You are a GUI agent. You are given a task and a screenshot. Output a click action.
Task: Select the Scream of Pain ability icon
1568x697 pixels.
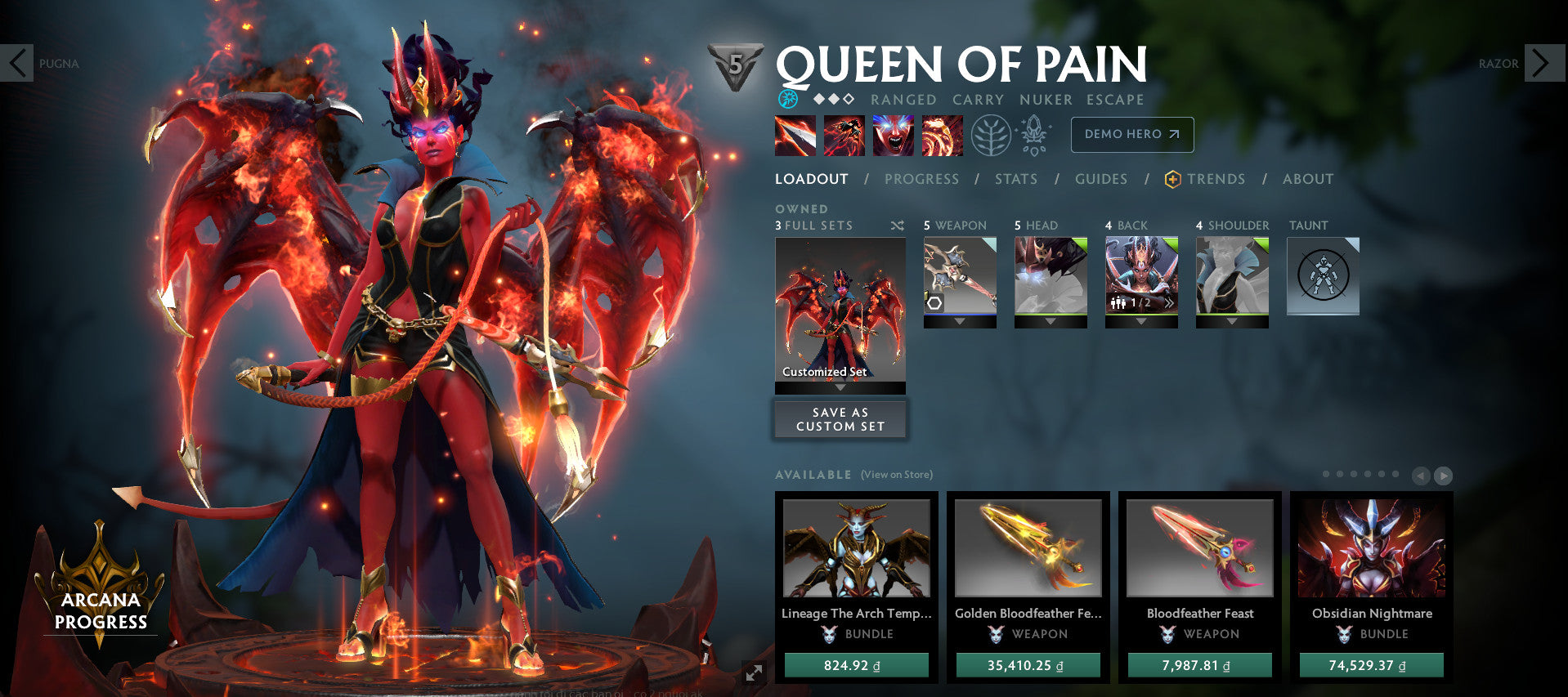pyautogui.click(x=895, y=135)
